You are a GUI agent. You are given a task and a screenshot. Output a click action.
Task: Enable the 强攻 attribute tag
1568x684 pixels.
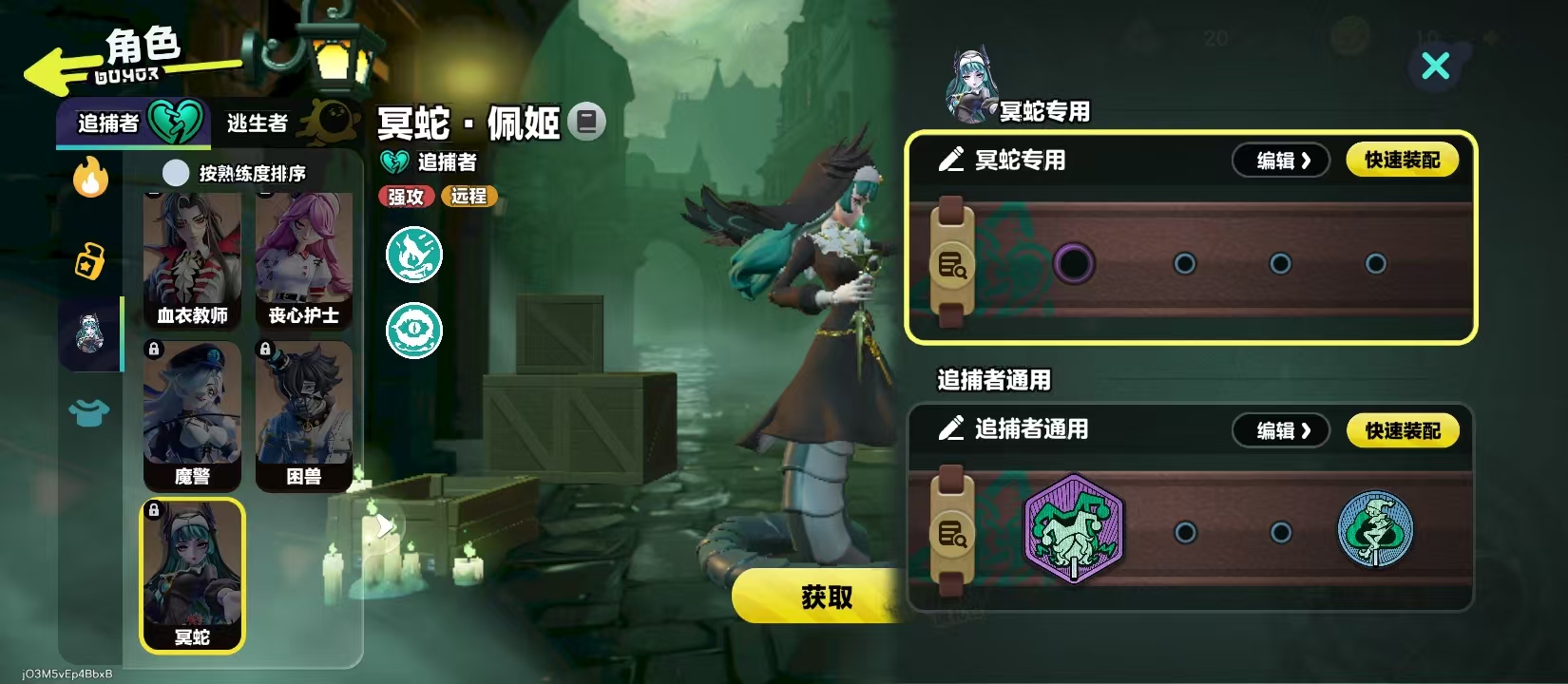point(405,197)
